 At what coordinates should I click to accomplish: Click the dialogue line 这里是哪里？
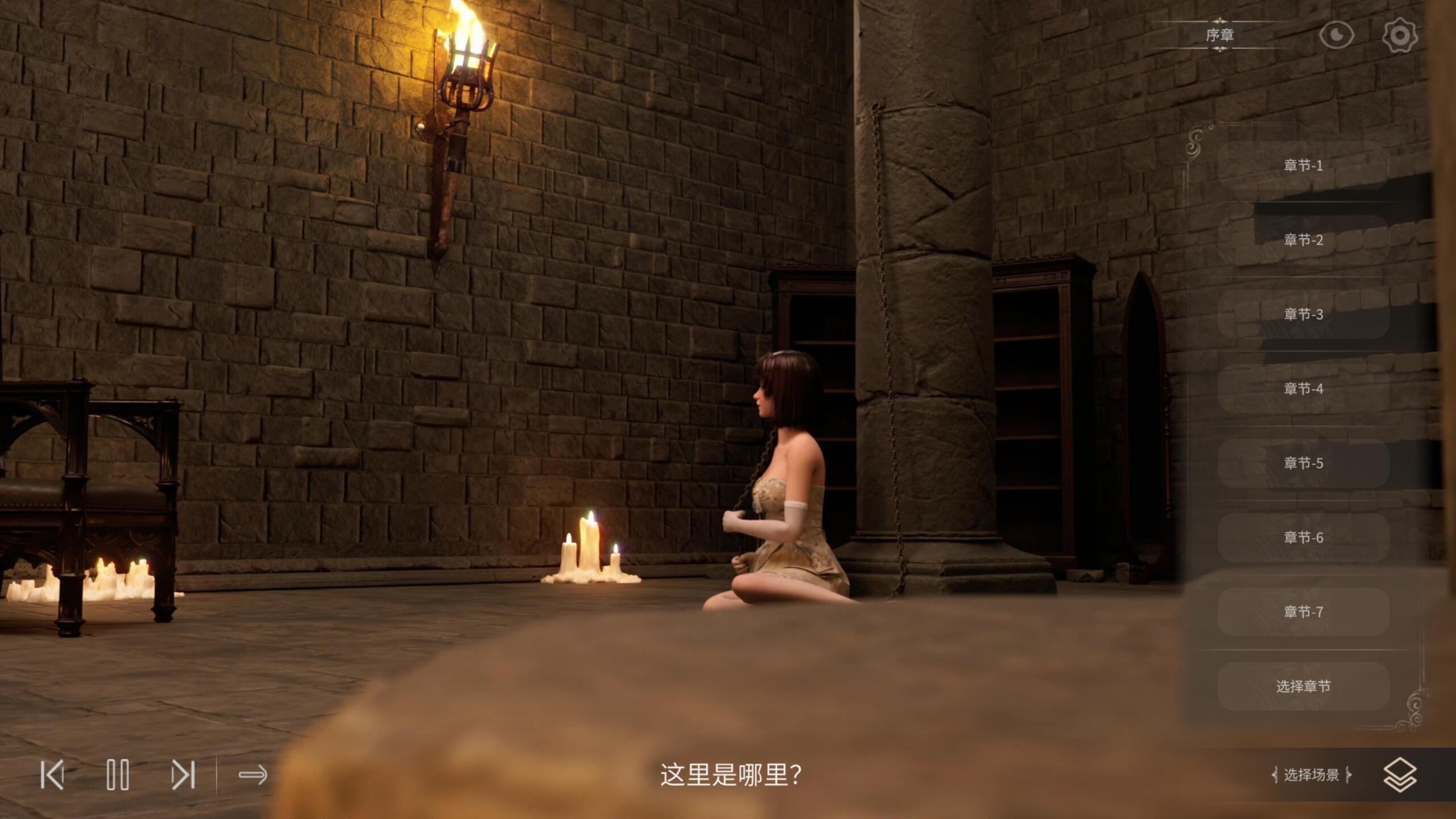pyautogui.click(x=728, y=775)
